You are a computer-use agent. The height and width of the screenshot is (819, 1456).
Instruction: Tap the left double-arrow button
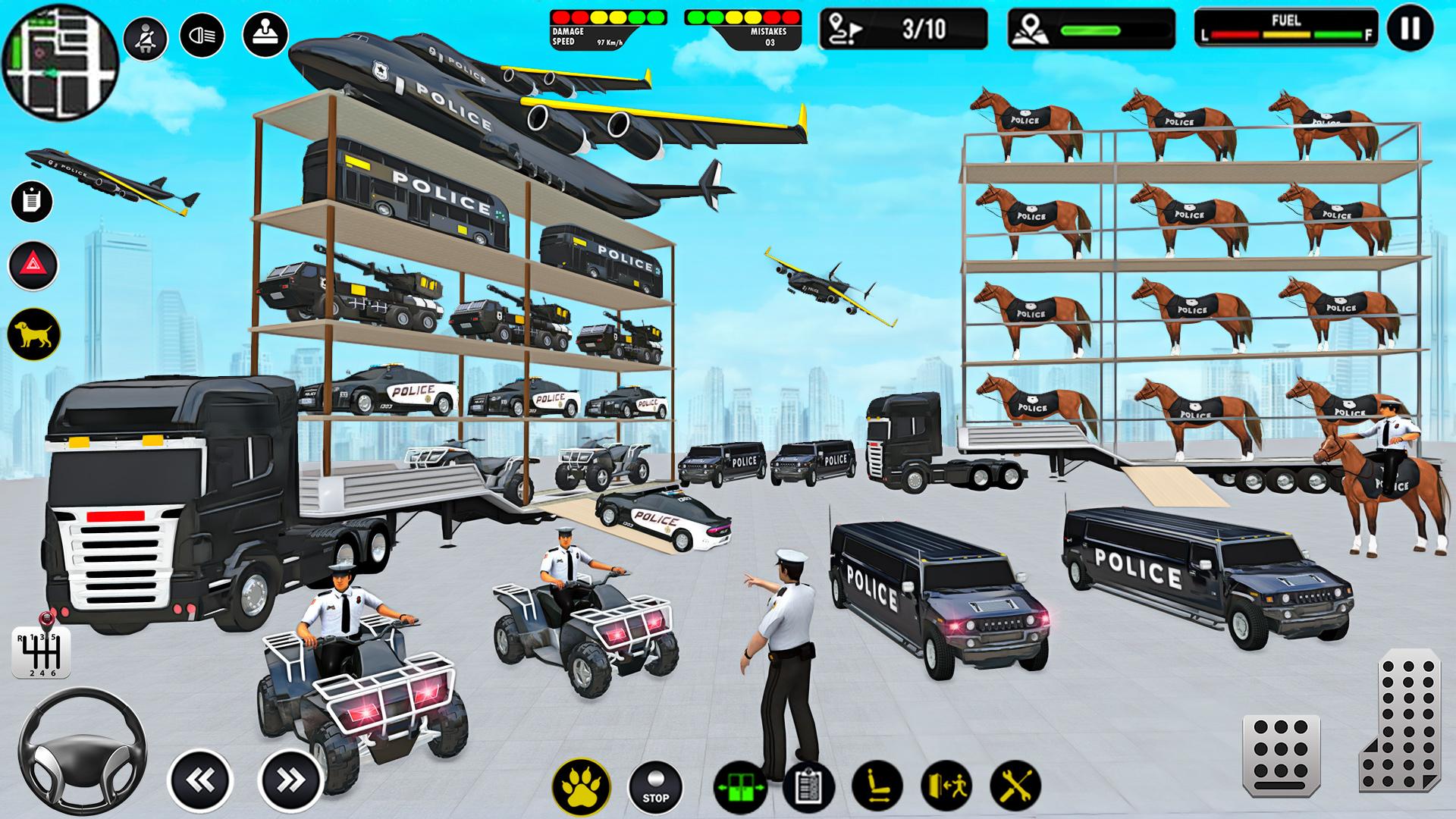coord(199,780)
